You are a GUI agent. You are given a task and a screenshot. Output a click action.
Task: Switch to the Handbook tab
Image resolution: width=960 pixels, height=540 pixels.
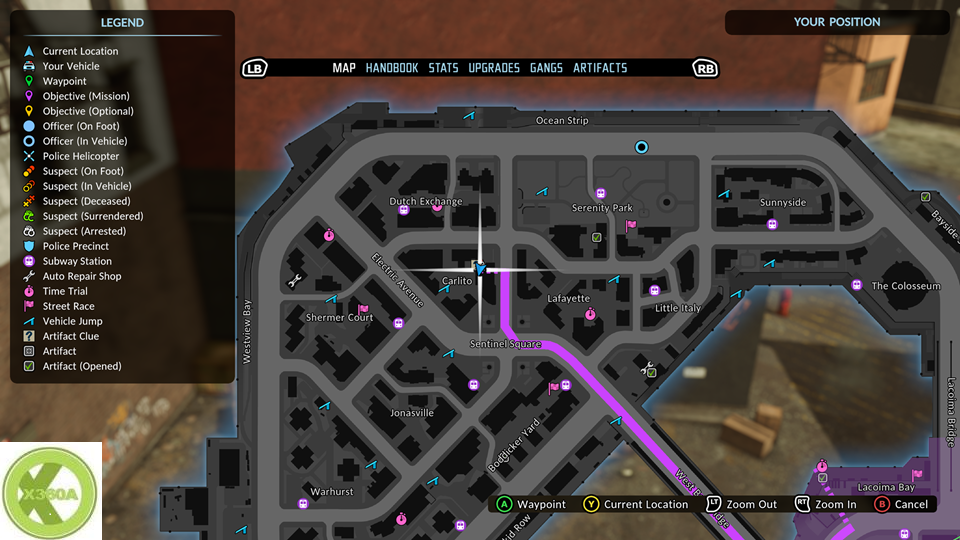pyautogui.click(x=392, y=68)
